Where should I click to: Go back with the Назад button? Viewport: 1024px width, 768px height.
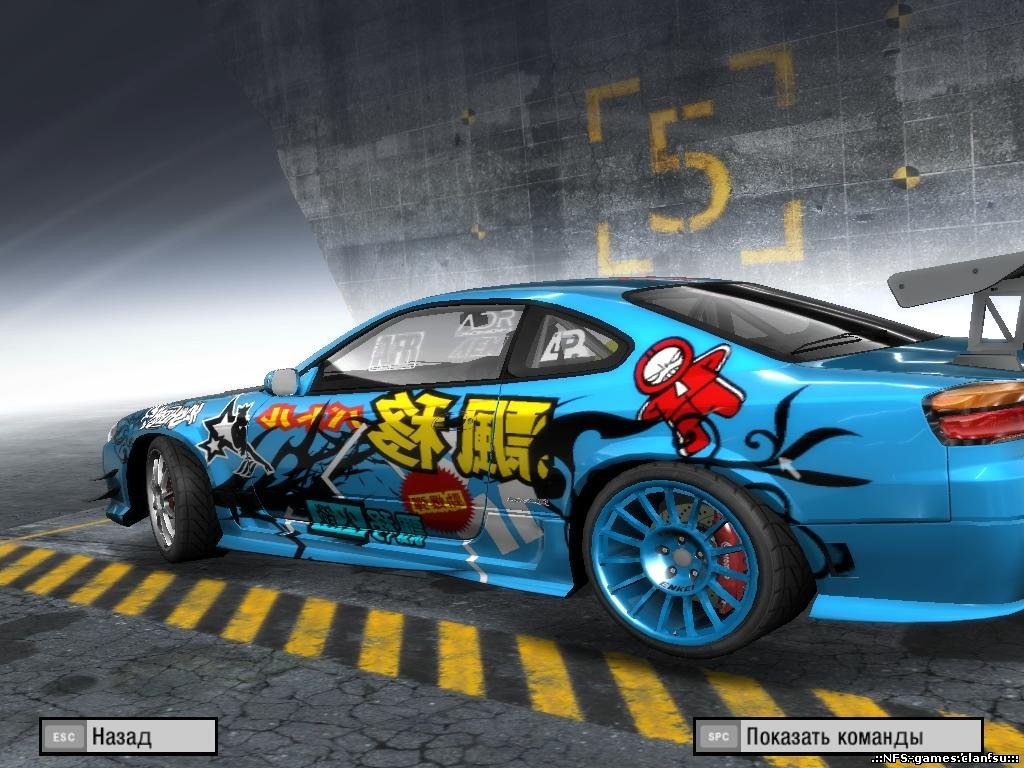[x=128, y=737]
